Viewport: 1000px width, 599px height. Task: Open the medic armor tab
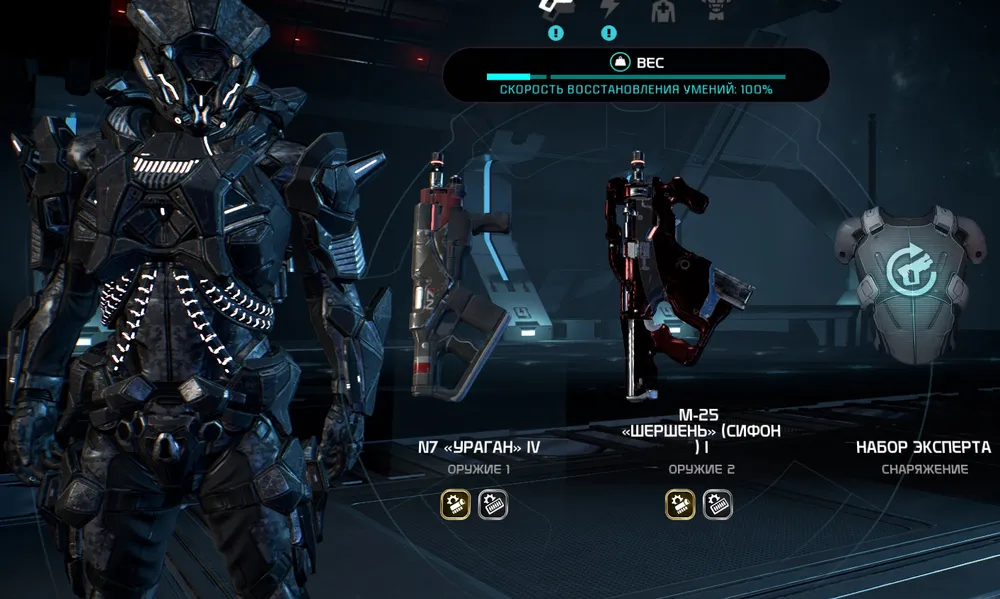[662, 10]
